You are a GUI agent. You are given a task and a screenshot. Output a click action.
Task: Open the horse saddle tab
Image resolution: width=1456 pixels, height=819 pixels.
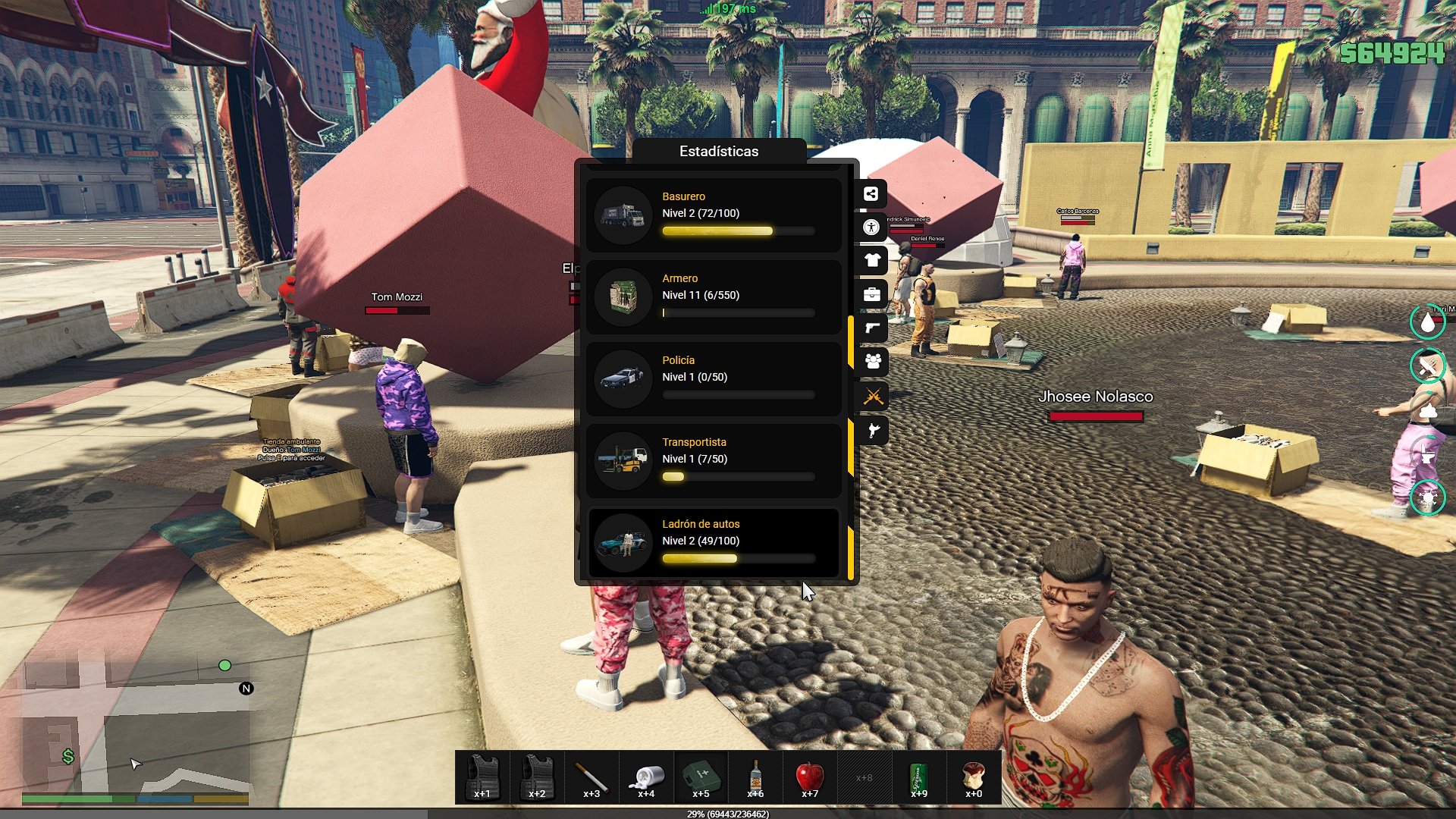[x=872, y=431]
